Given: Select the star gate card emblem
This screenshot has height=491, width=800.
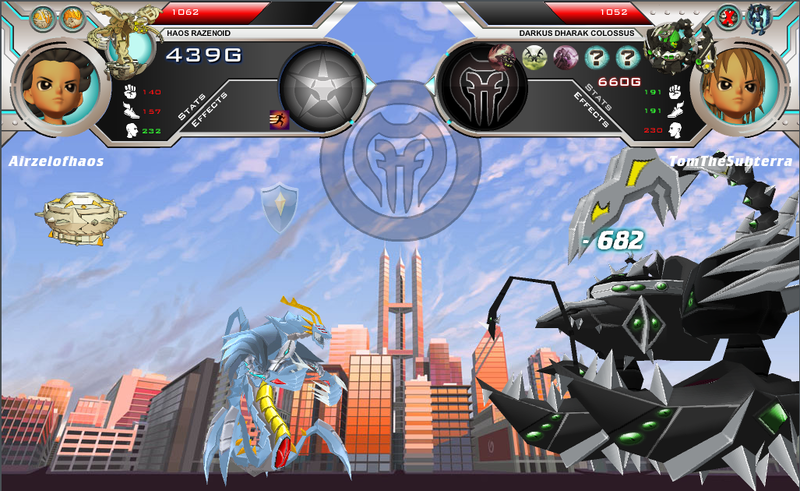Looking at the screenshot, I should pos(320,85).
